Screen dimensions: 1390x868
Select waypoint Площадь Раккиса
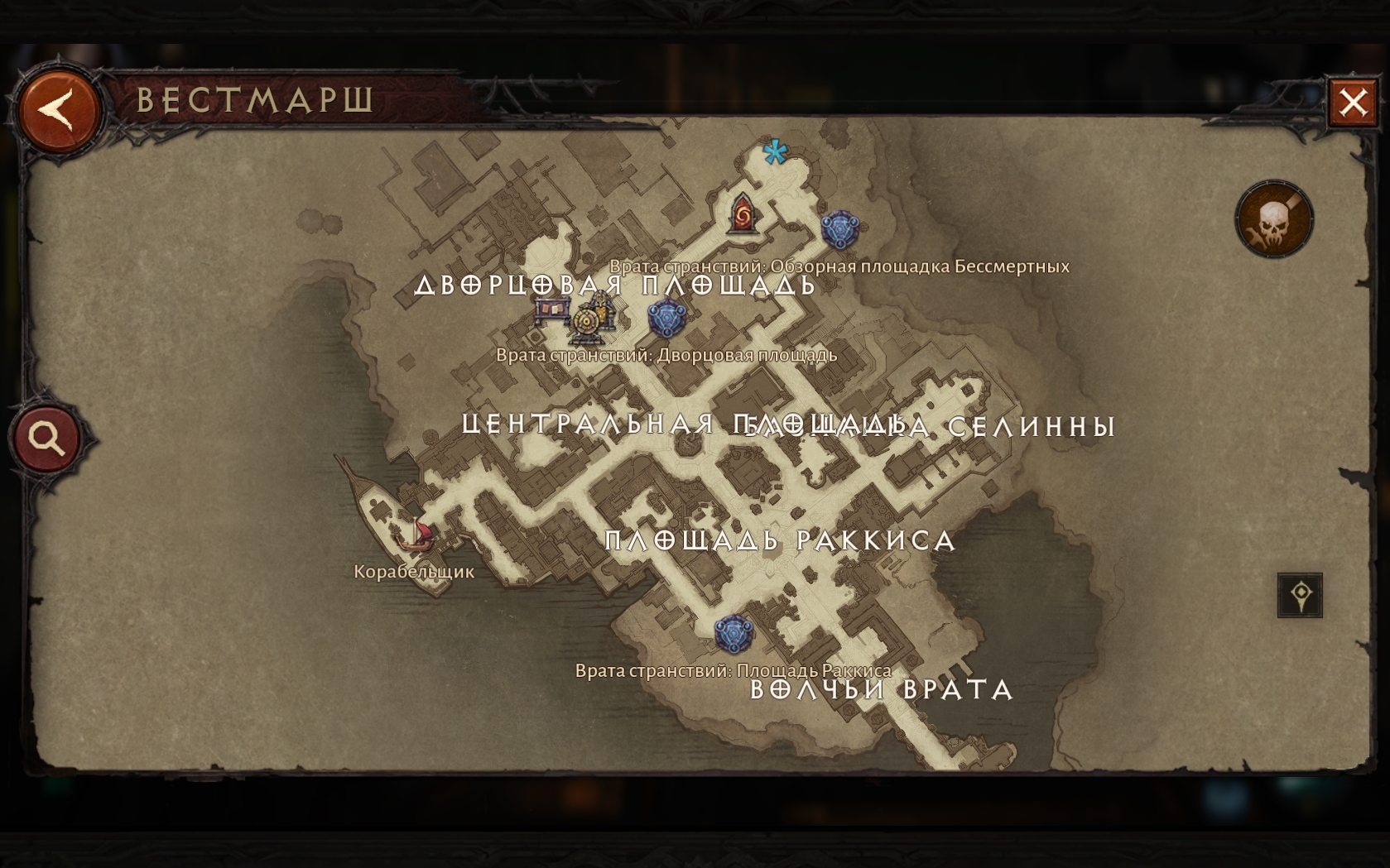pos(733,634)
